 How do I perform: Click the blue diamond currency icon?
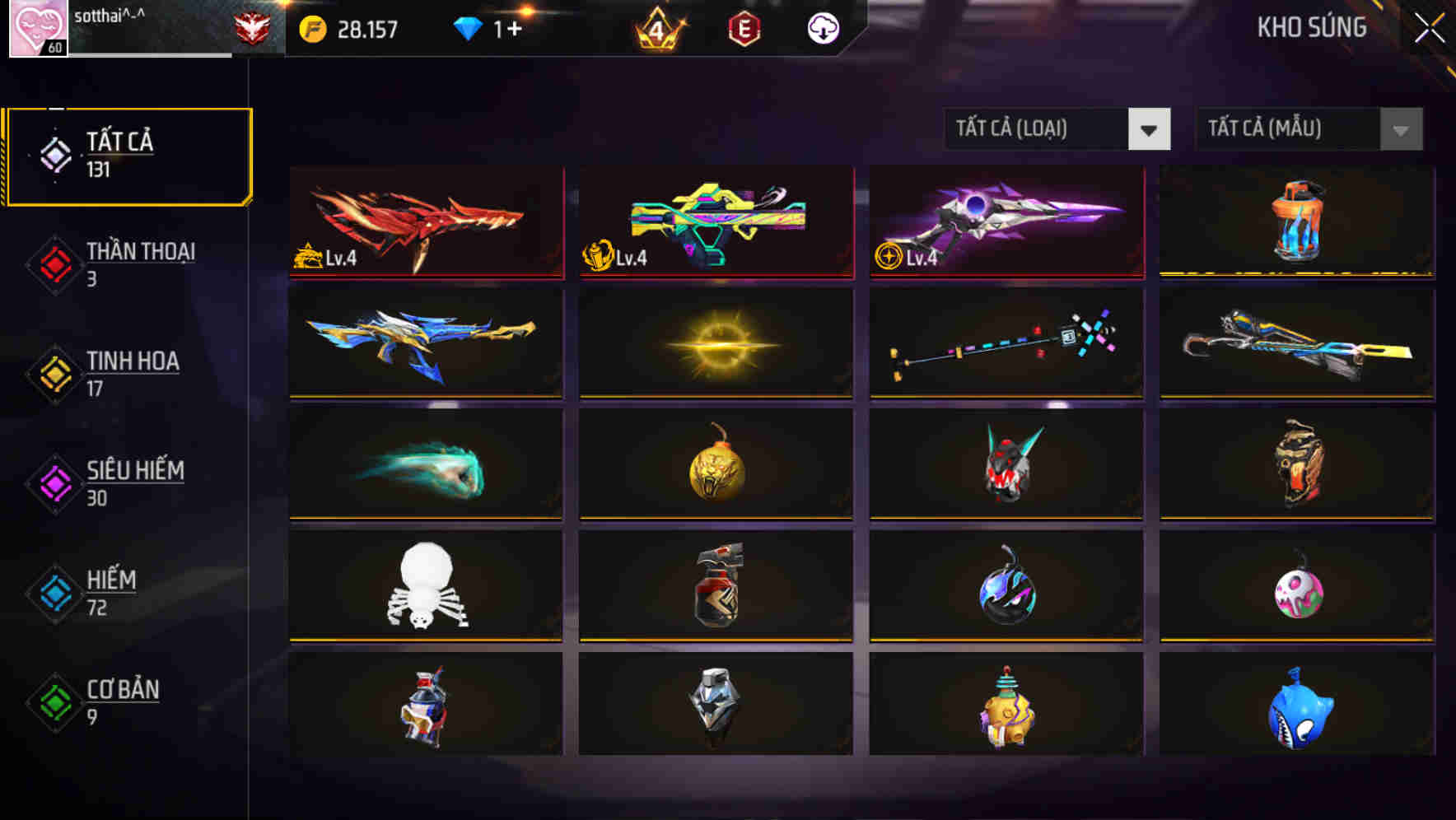[x=464, y=27]
